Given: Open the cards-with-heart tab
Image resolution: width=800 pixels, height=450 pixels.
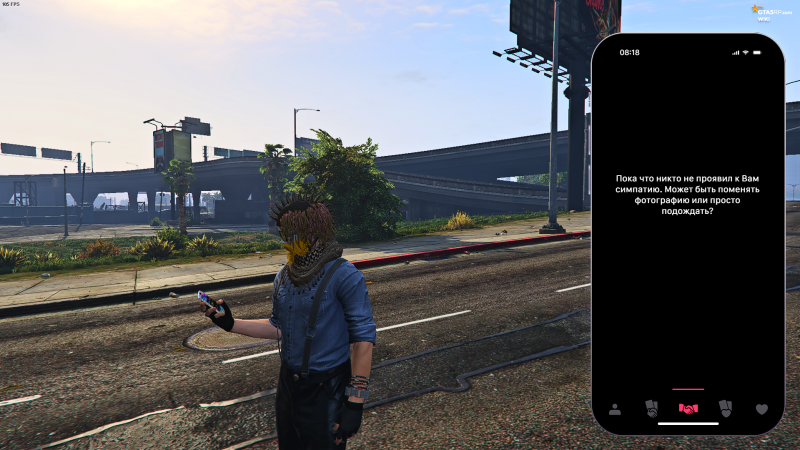Looking at the screenshot, I should click(725, 409).
